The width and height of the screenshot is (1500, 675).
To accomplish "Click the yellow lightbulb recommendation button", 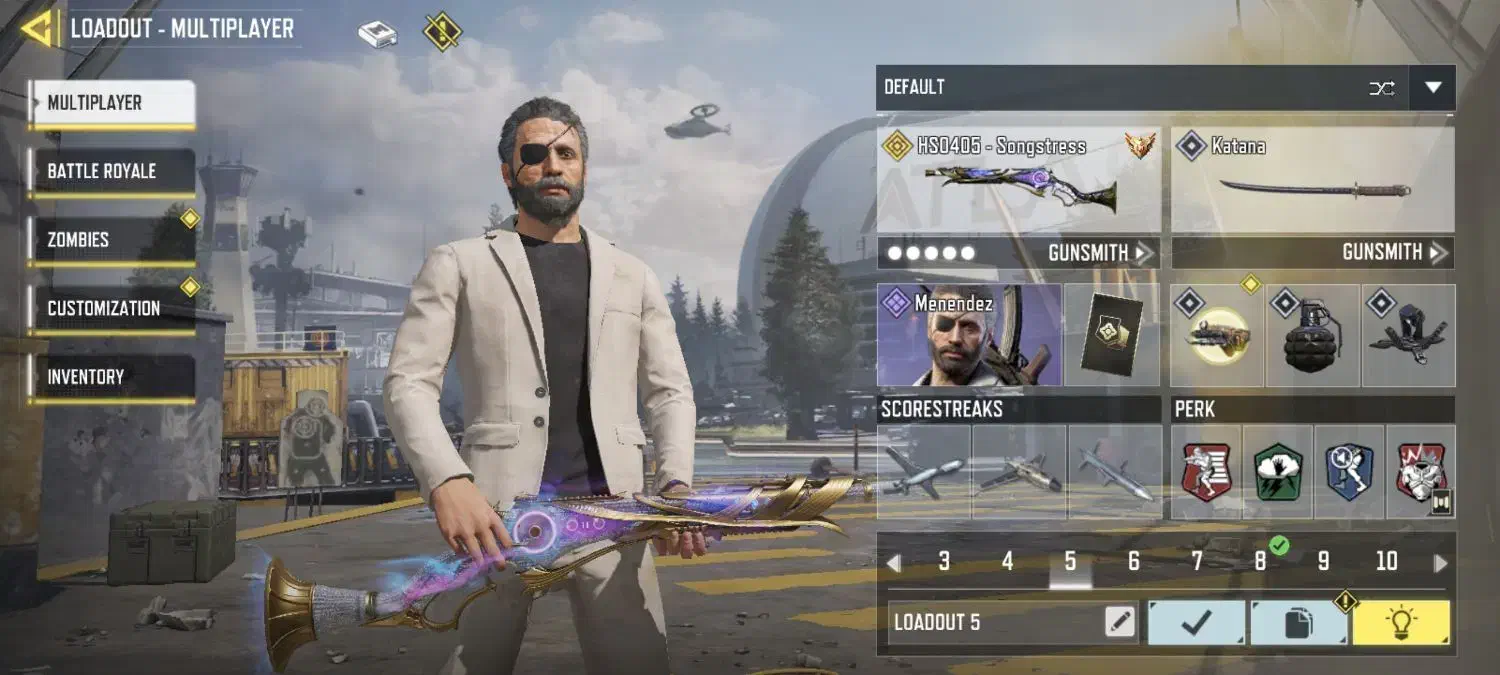I will (x=1400, y=622).
